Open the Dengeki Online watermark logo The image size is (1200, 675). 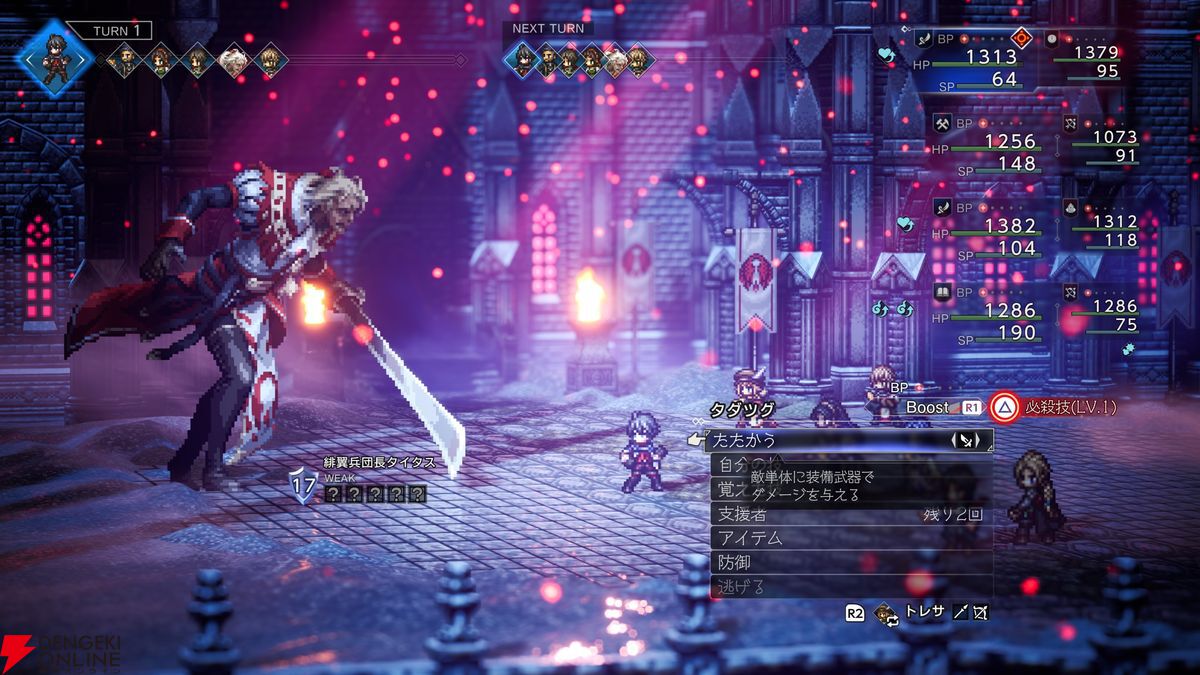(60, 651)
